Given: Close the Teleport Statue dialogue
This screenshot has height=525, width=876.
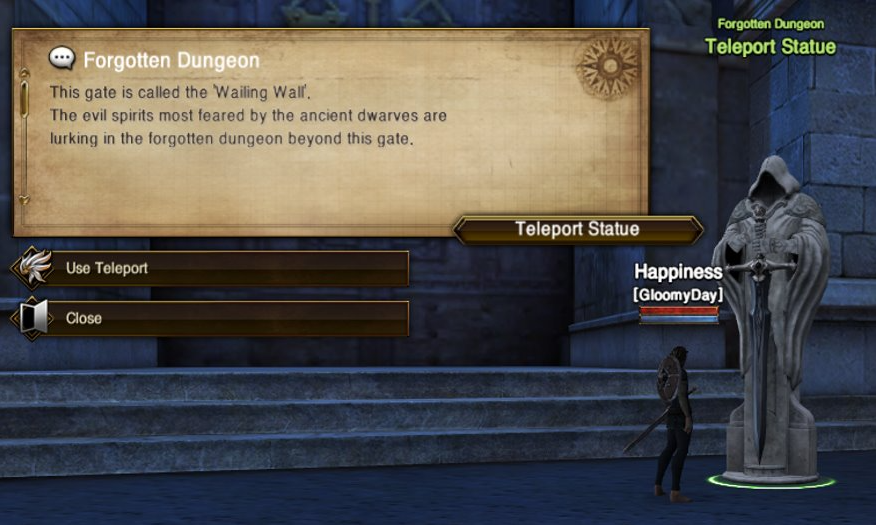Looking at the screenshot, I should [x=210, y=318].
